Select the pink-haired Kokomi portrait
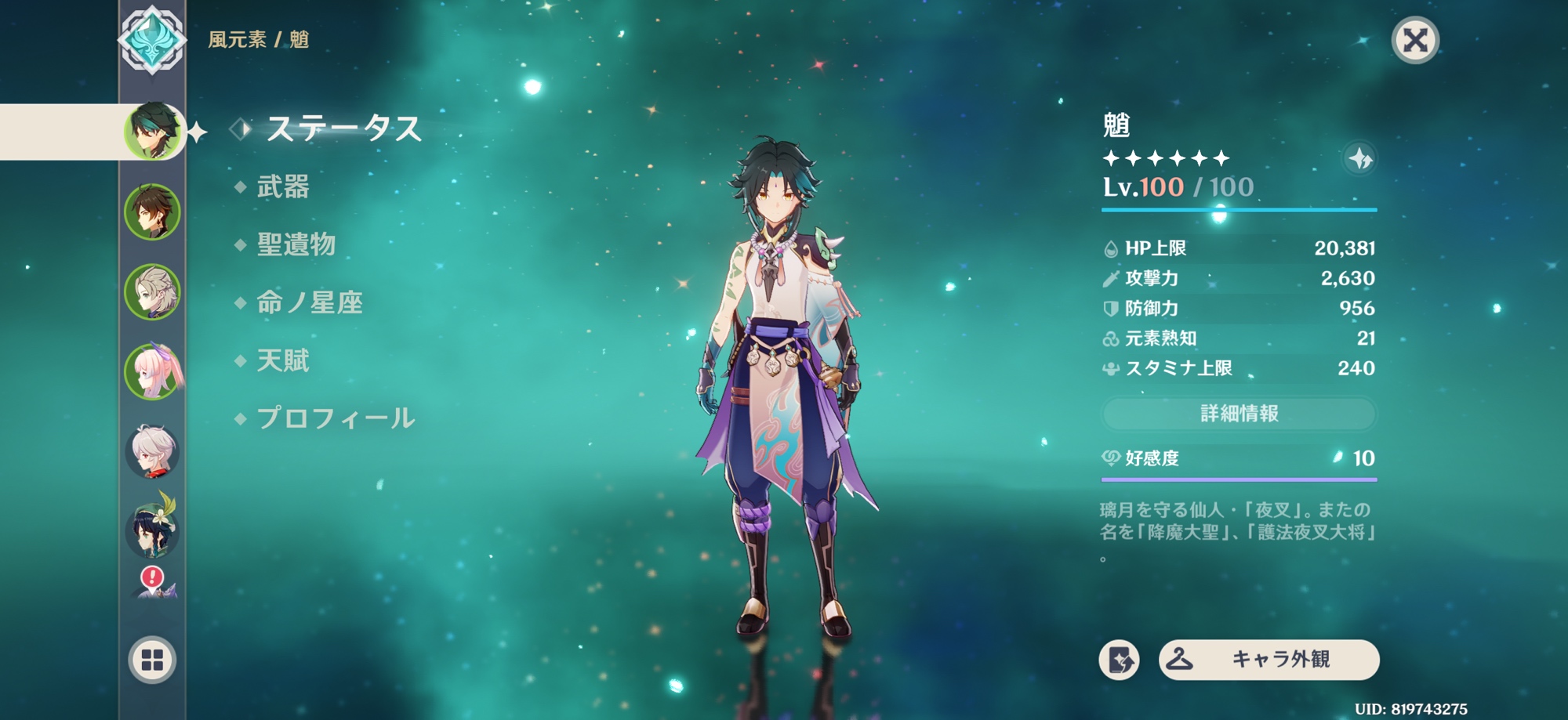 (x=152, y=371)
